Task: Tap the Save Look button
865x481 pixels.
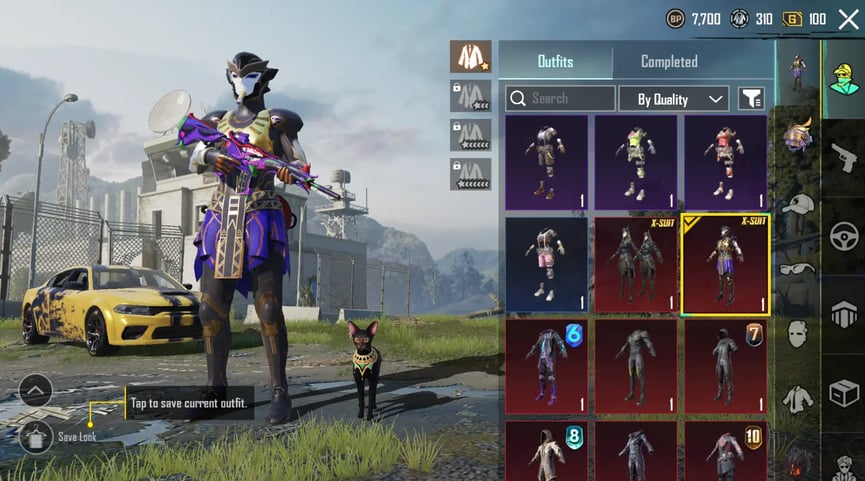Action: tap(36, 436)
